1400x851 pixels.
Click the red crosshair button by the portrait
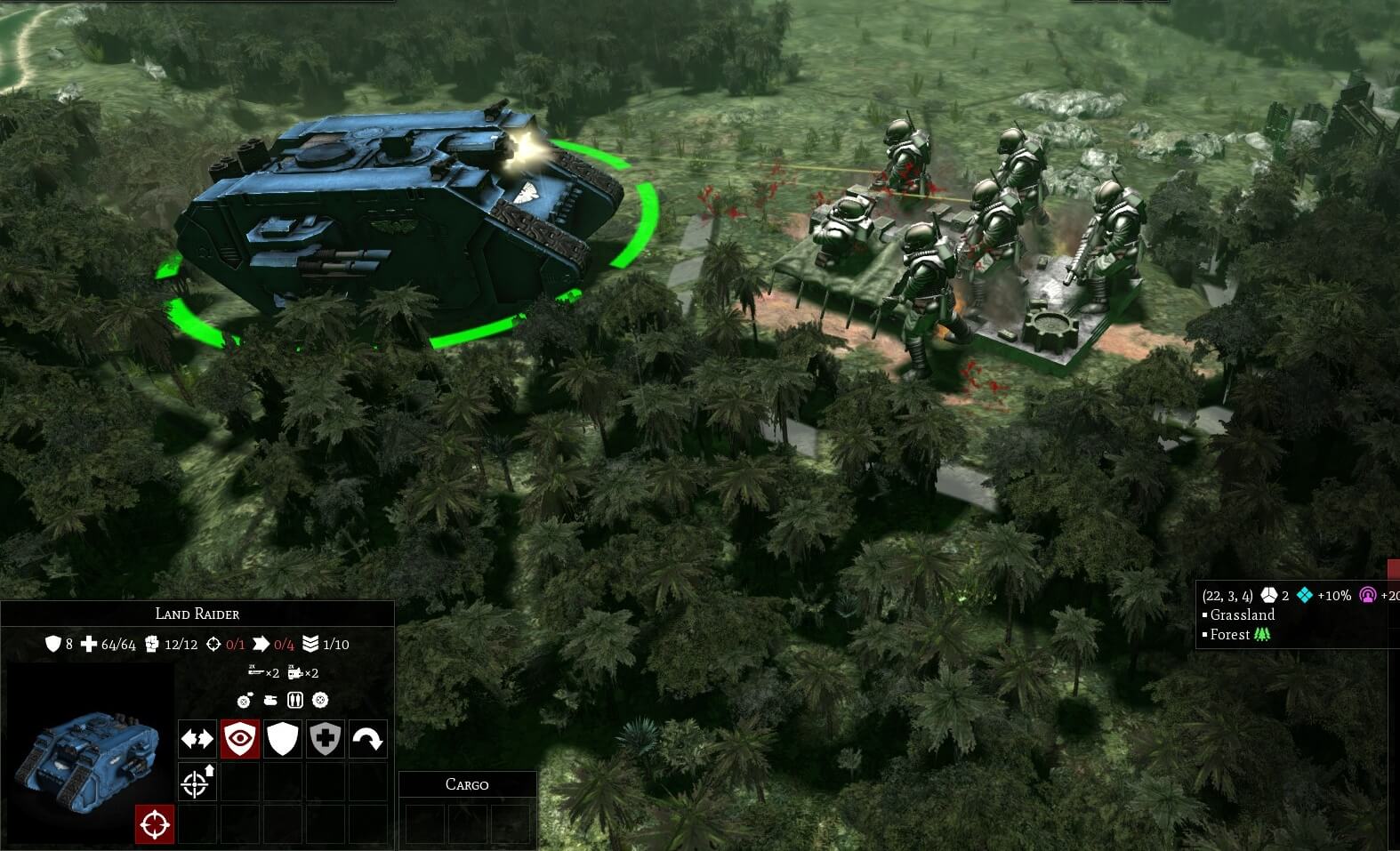(154, 824)
